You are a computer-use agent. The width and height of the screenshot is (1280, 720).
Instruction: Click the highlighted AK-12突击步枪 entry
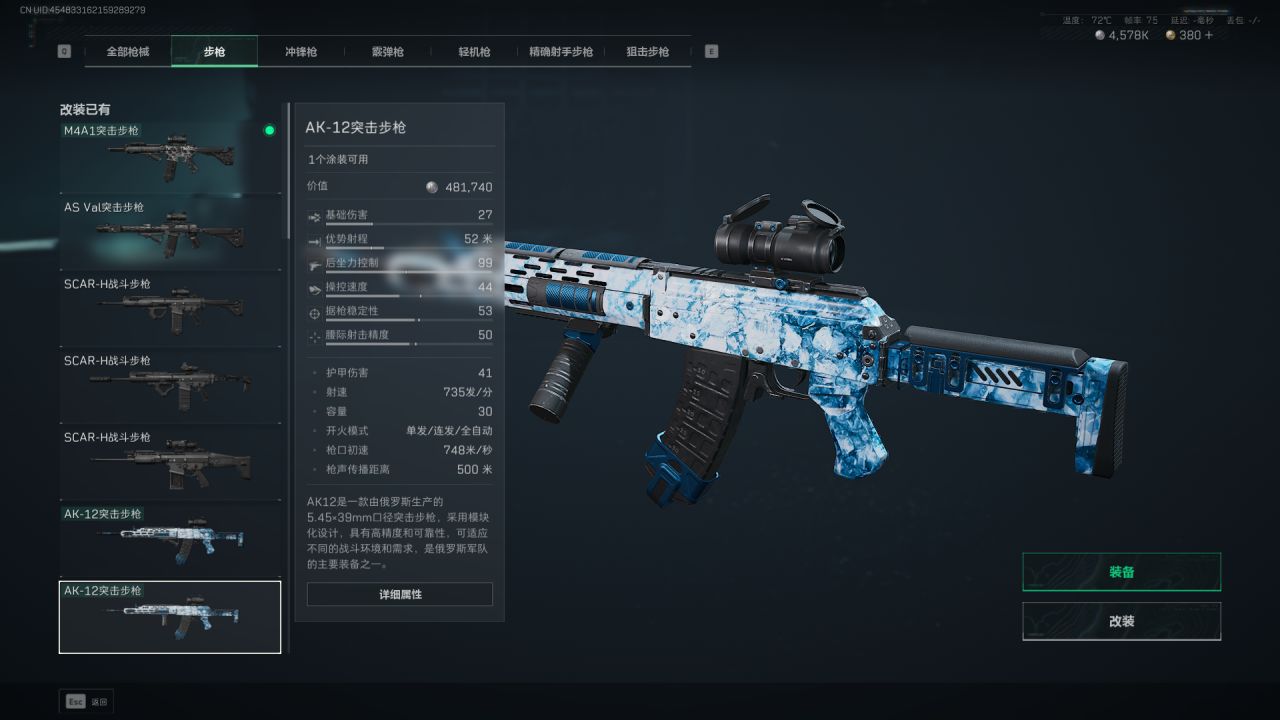coord(170,617)
